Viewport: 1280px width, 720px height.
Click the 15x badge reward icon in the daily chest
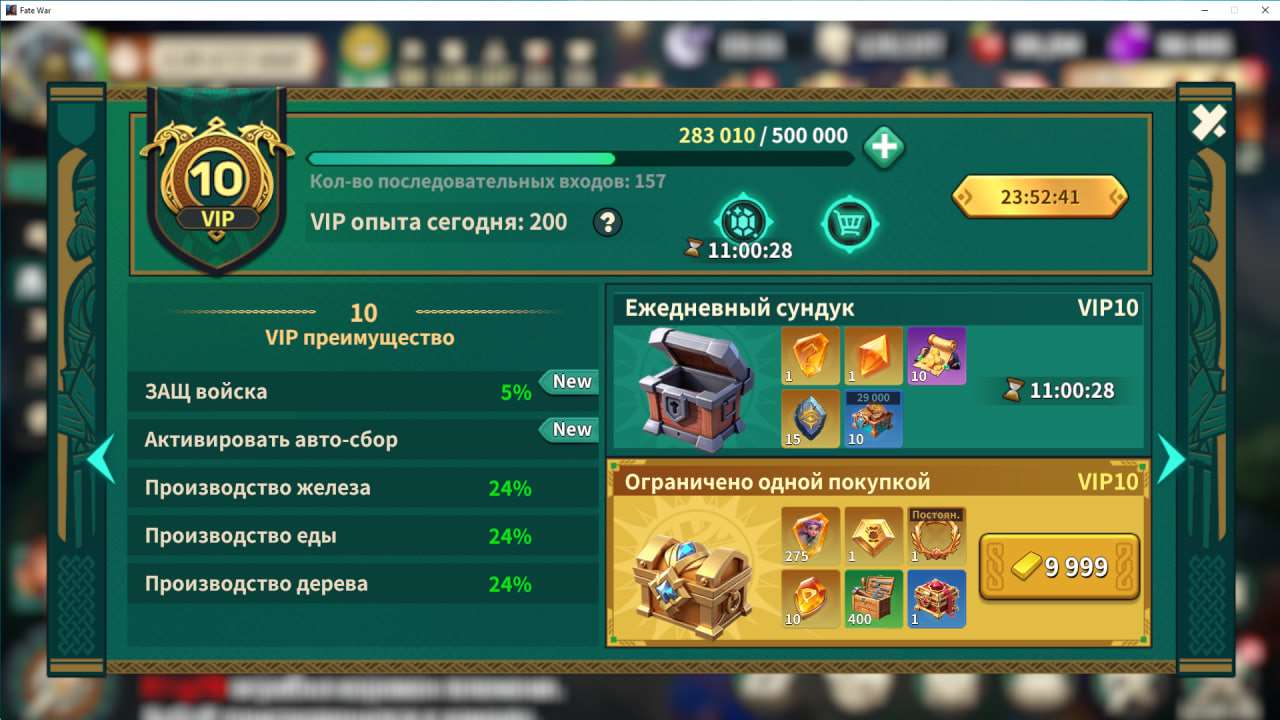(810, 420)
